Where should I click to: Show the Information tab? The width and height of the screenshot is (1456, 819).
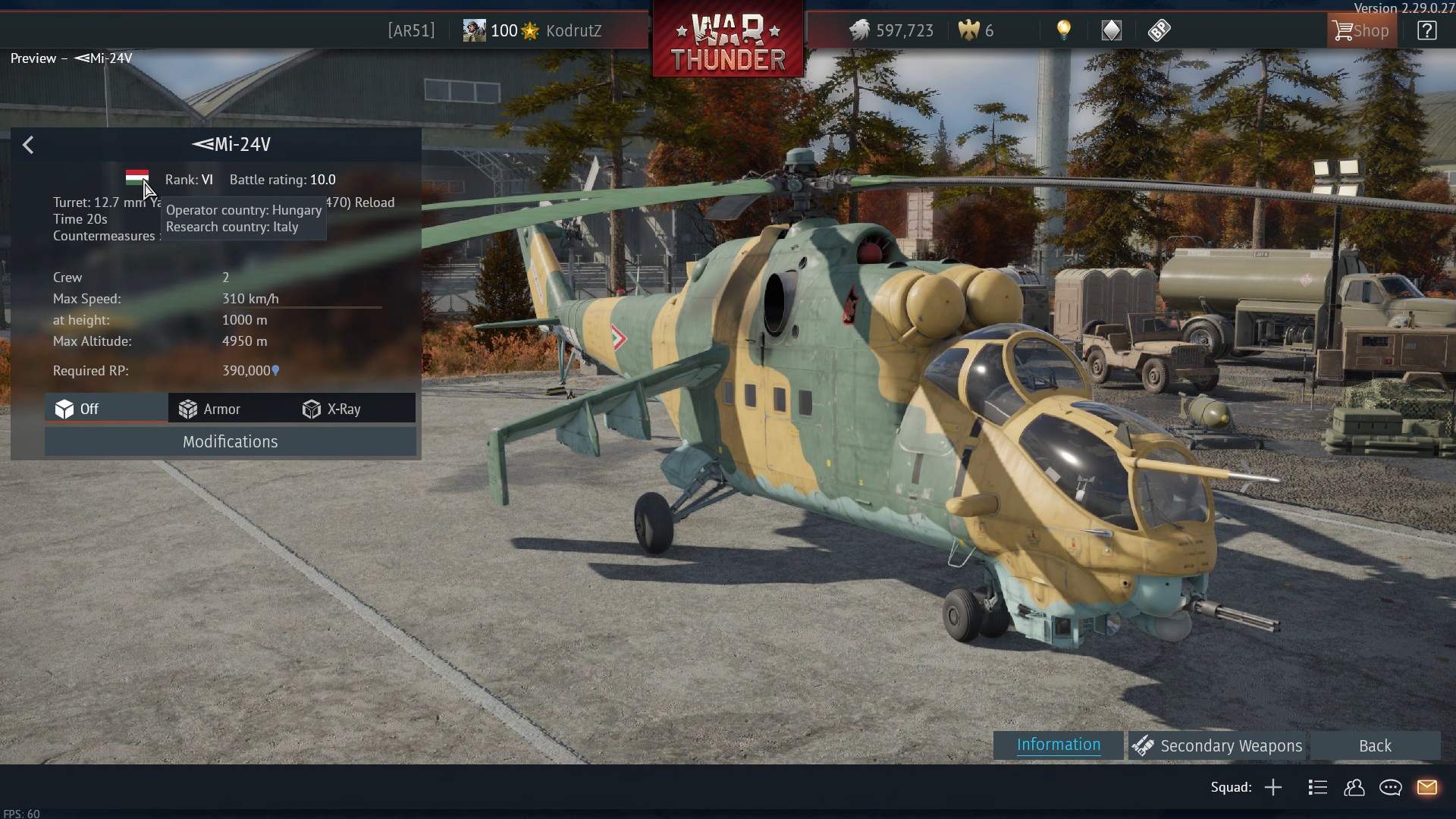1058,745
